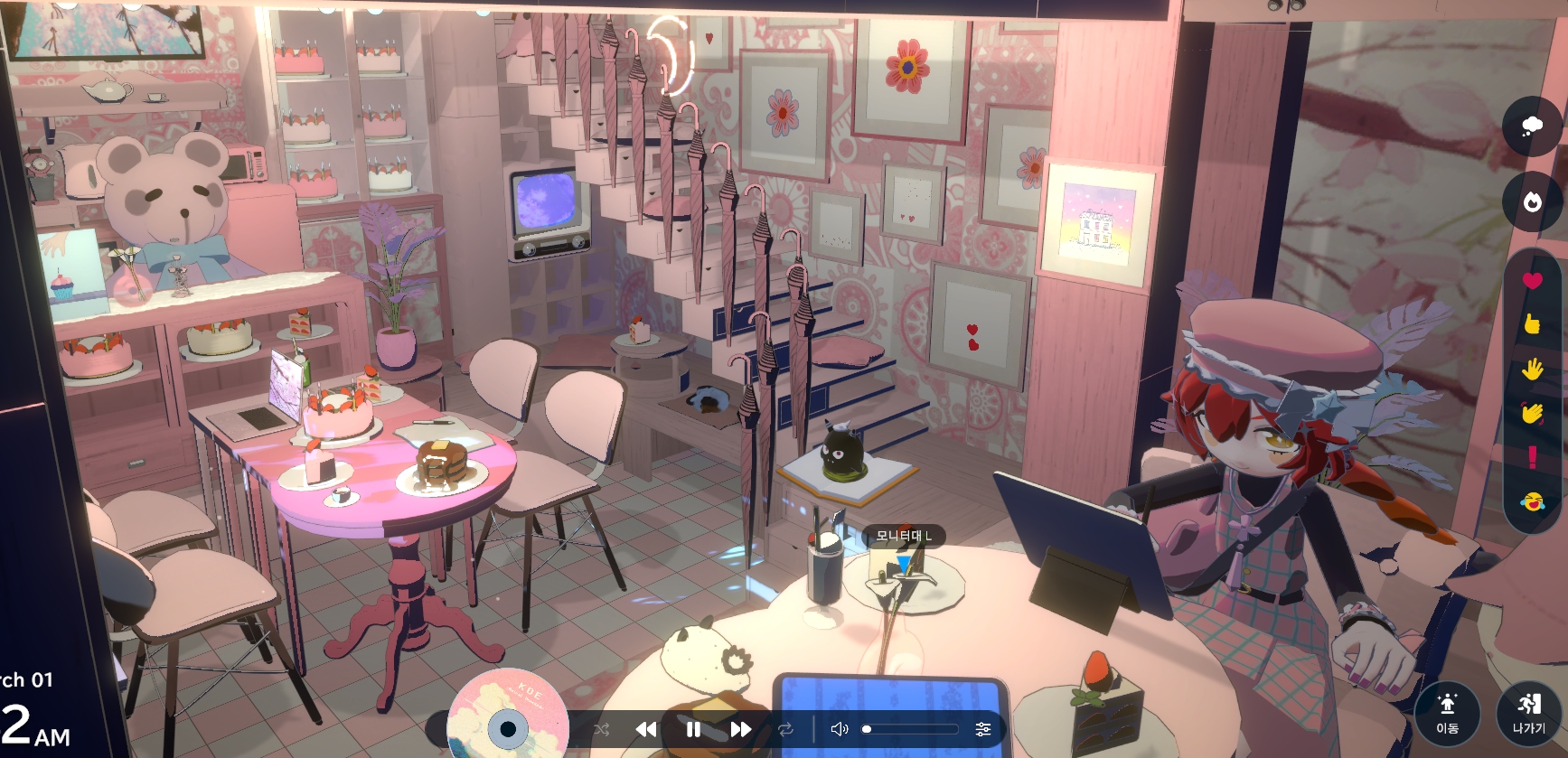Viewport: 1568px width, 758px height.
Task: Select the 모니터대 L object label
Action: [903, 536]
